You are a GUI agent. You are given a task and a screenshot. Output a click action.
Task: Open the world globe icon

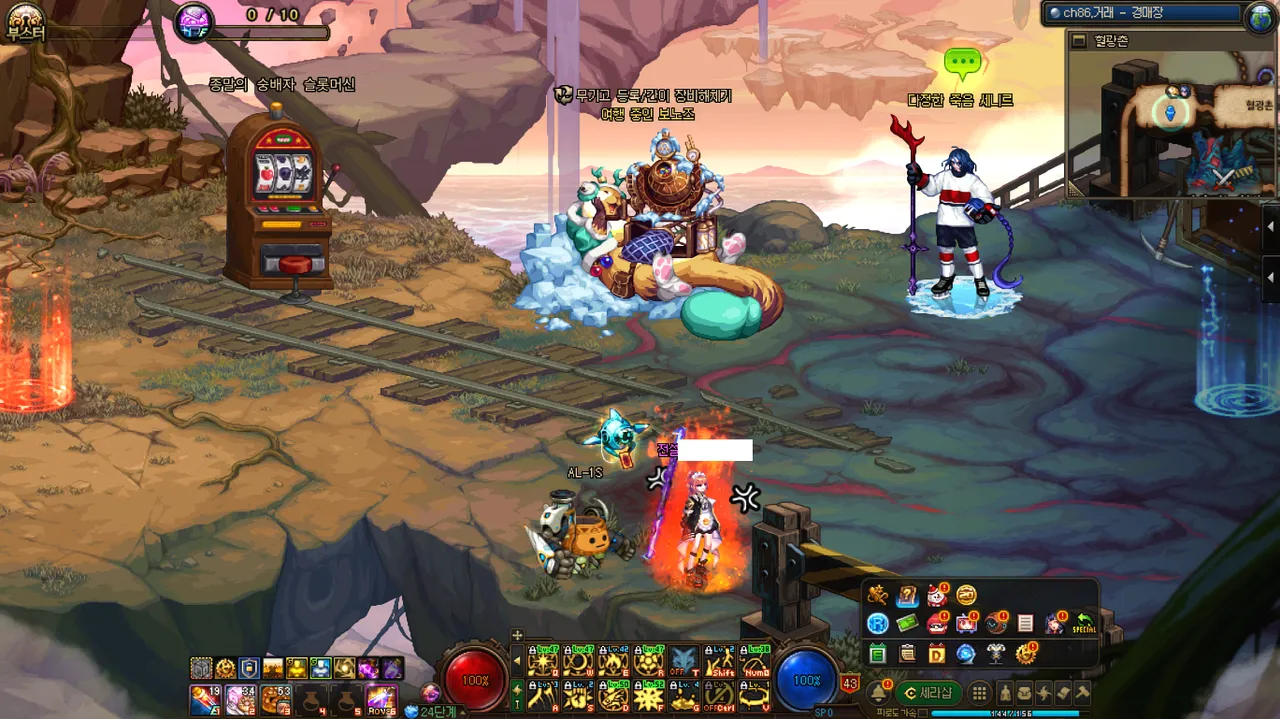[1262, 15]
